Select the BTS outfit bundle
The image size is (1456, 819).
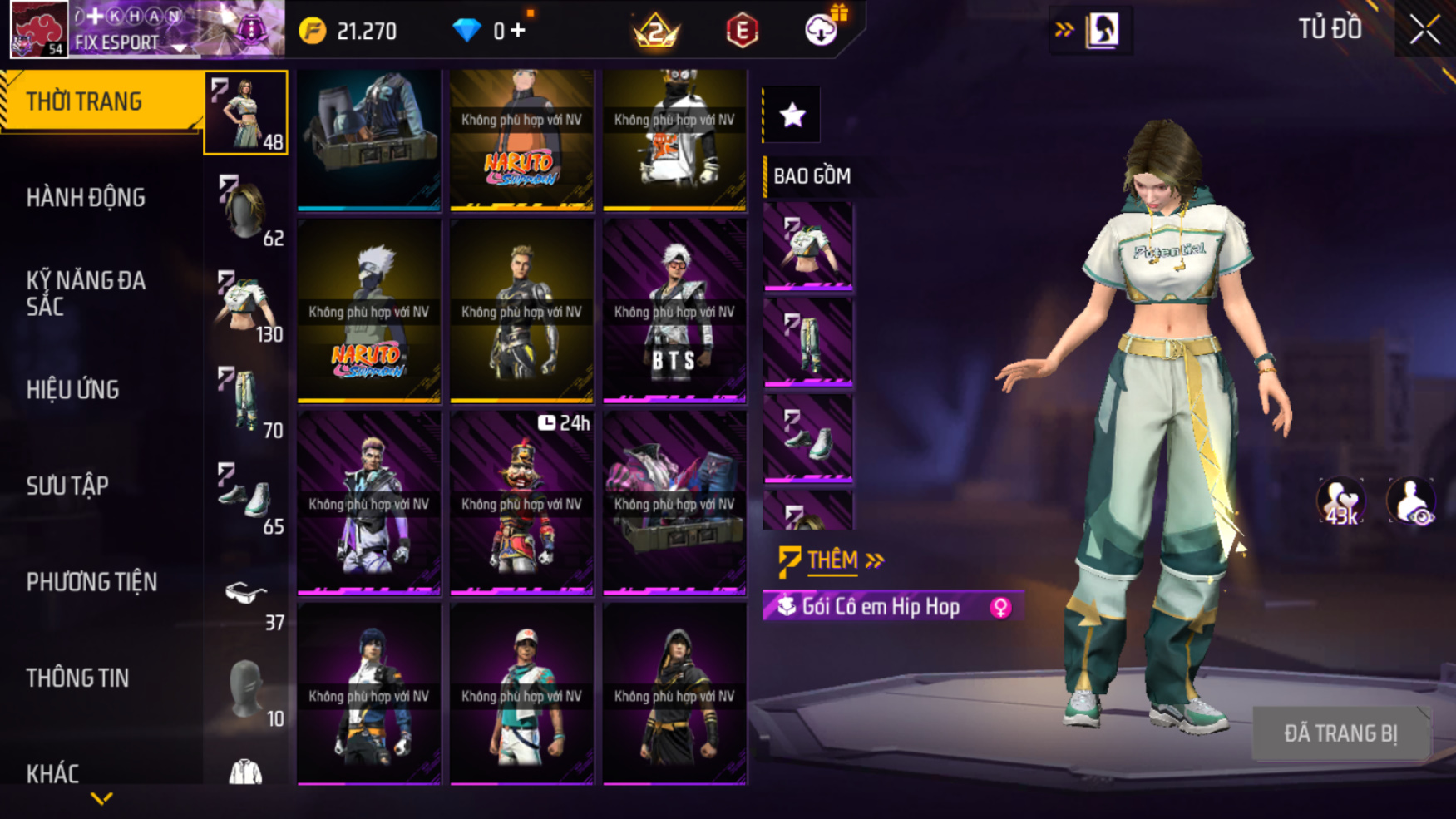click(x=674, y=311)
